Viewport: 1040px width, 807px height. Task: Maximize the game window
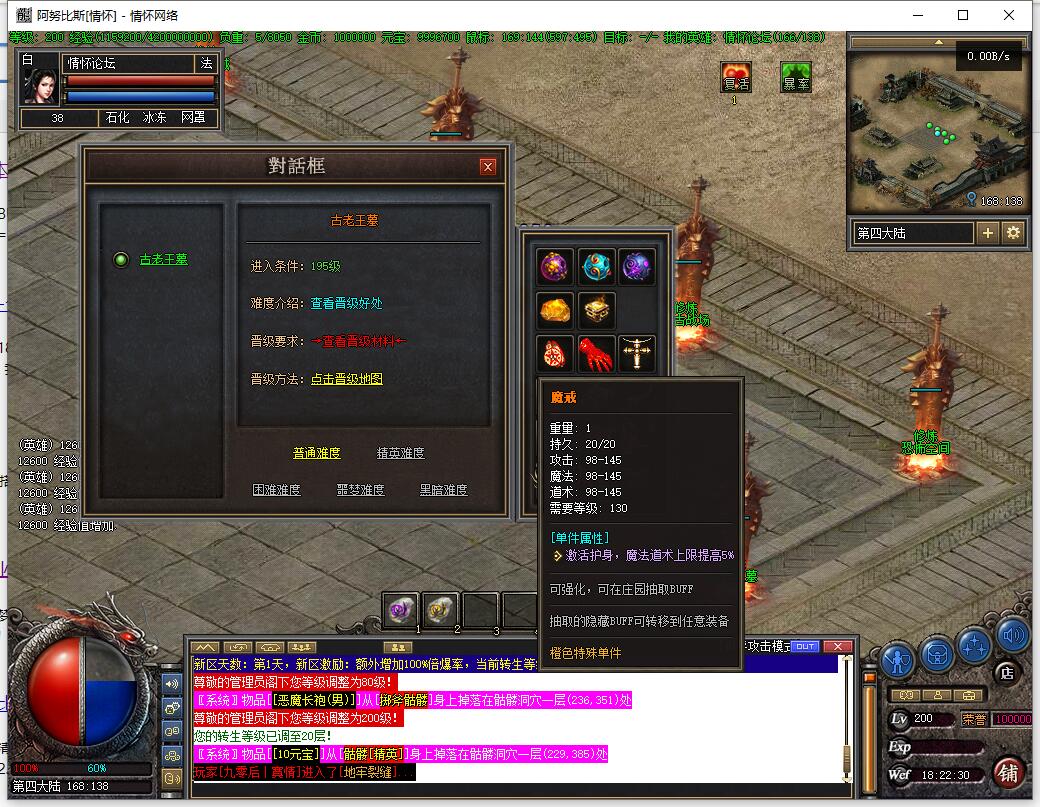point(963,15)
